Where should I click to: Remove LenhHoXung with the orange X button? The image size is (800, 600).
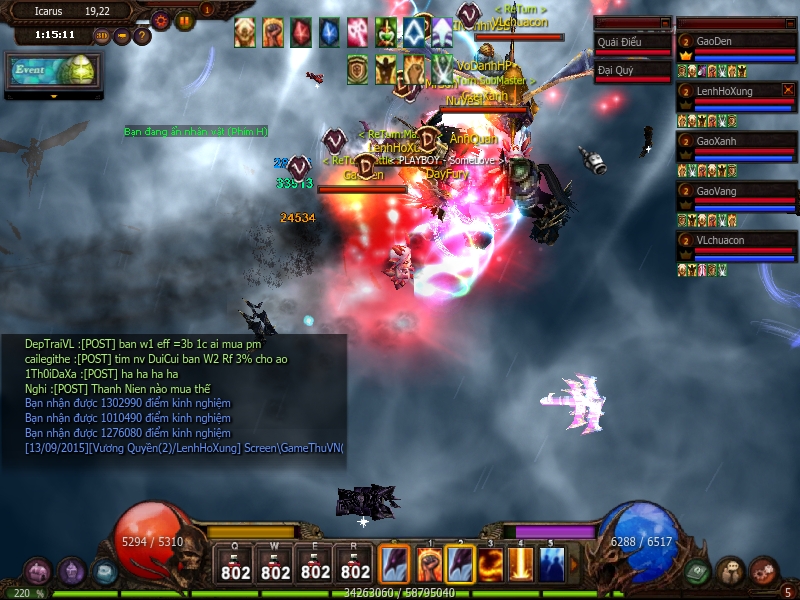[787, 90]
